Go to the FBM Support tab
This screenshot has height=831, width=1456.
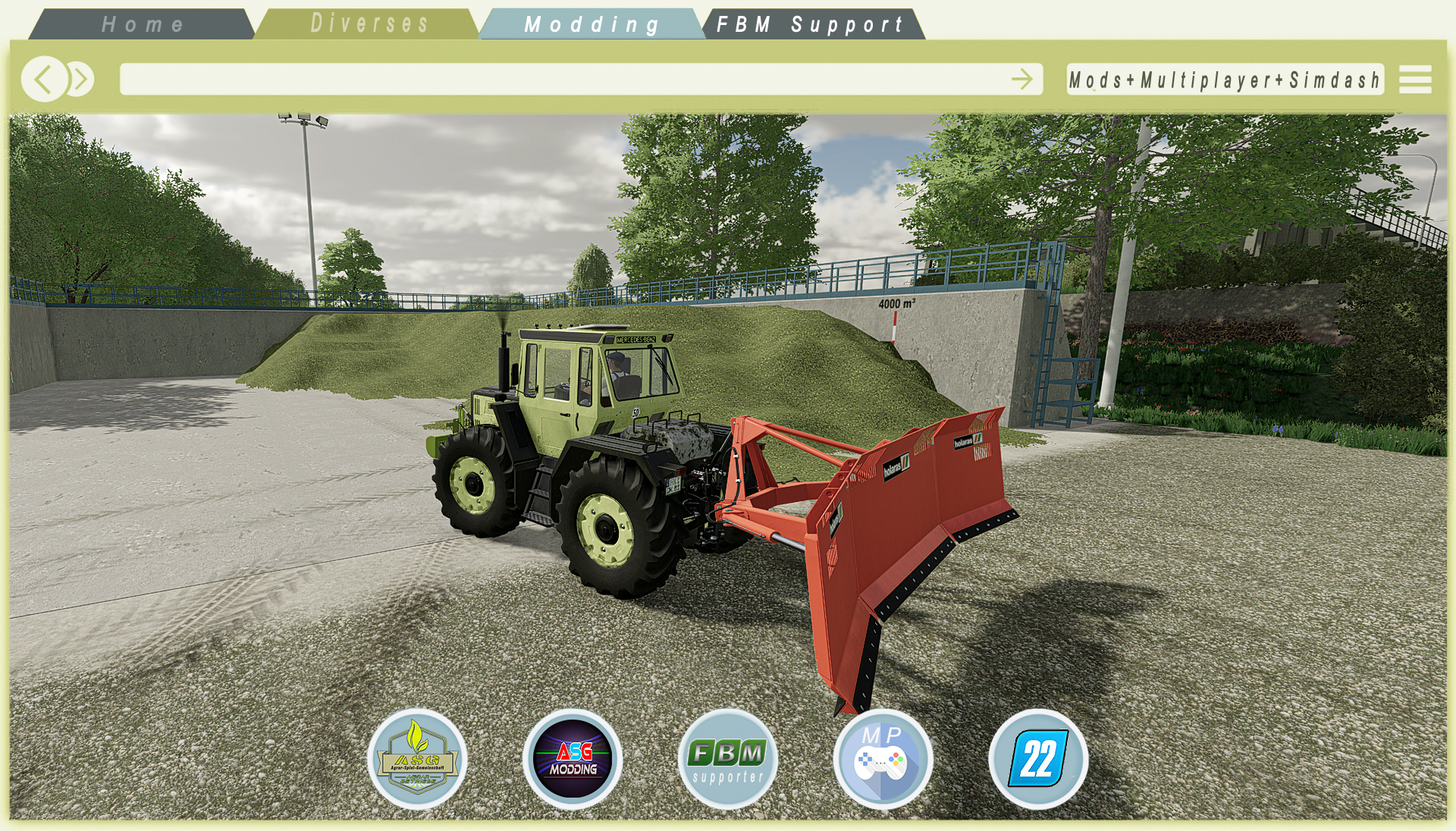tap(810, 24)
